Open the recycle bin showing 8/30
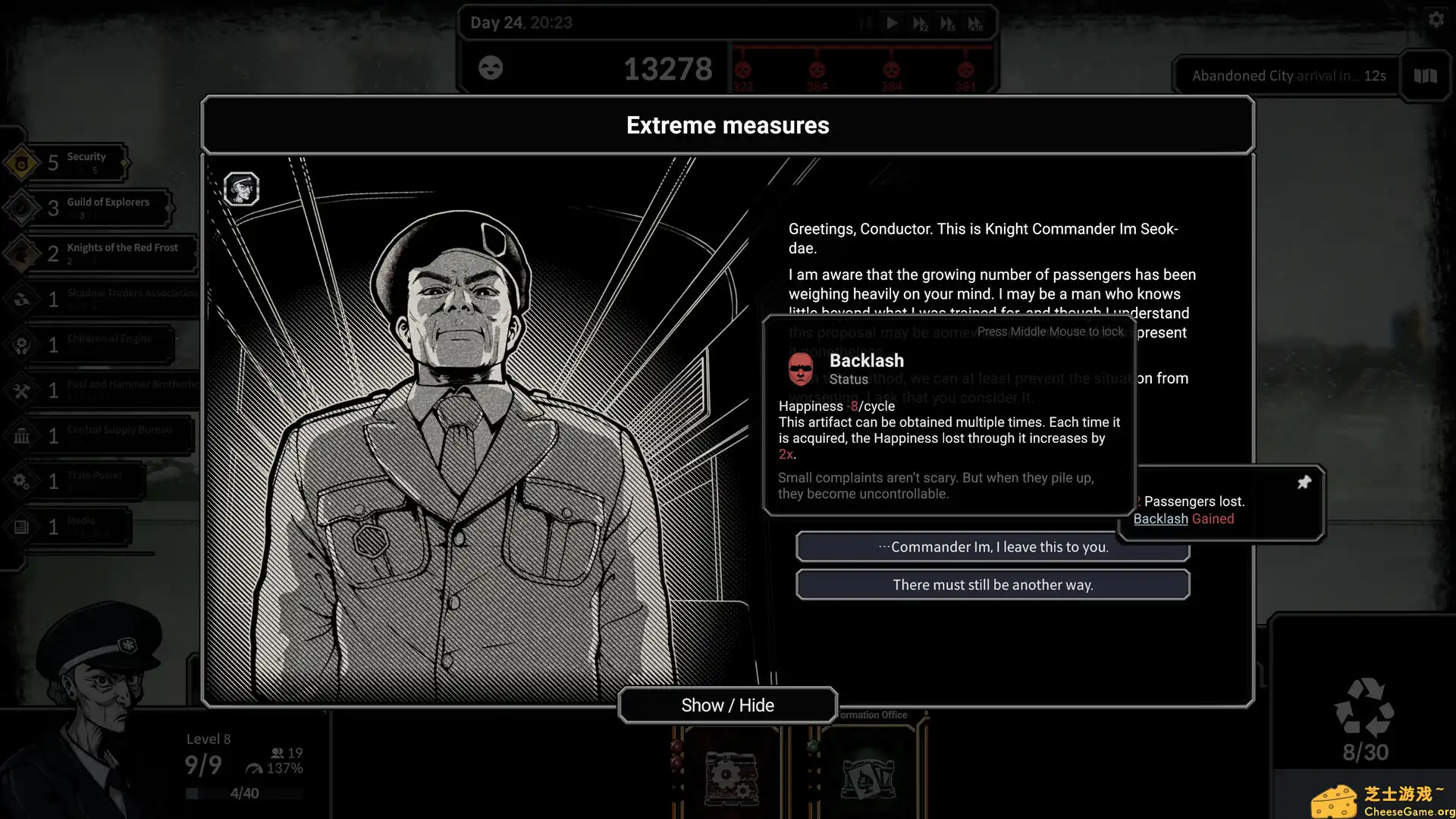The image size is (1456, 819). click(1364, 717)
